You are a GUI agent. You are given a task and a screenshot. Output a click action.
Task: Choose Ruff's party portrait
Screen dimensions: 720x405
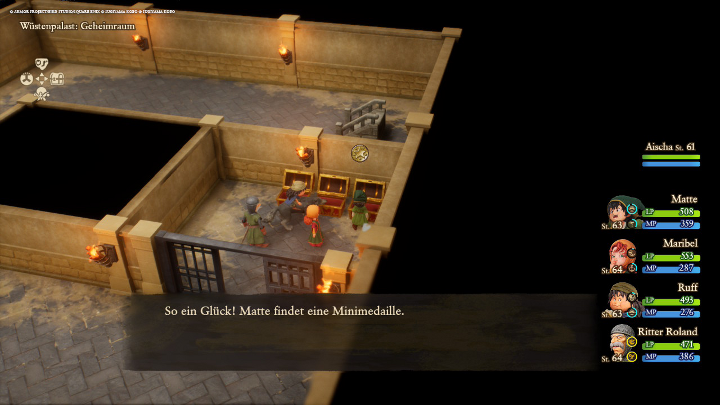pyautogui.click(x=622, y=300)
